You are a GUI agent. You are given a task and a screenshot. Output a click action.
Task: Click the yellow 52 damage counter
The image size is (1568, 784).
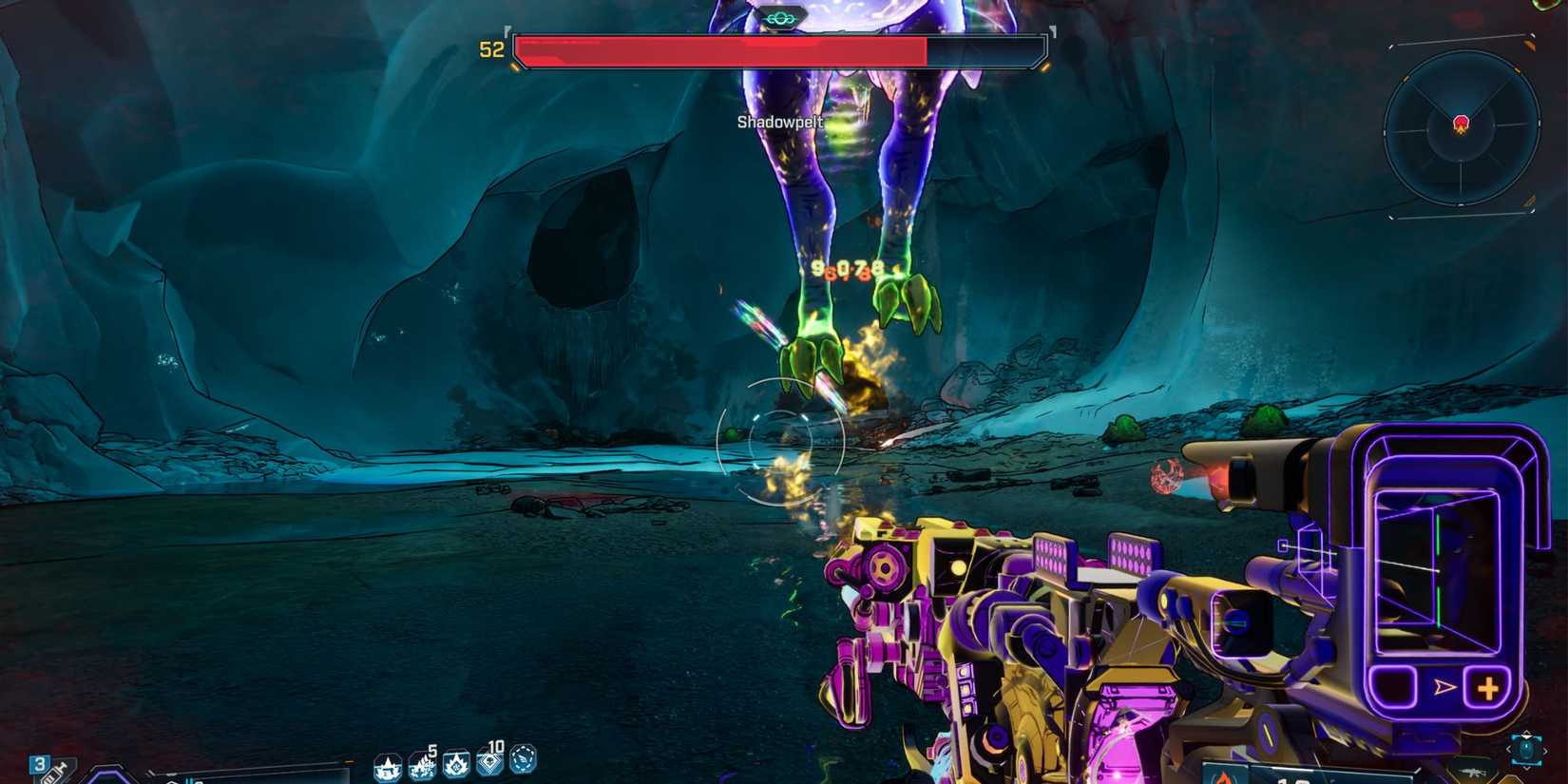490,49
